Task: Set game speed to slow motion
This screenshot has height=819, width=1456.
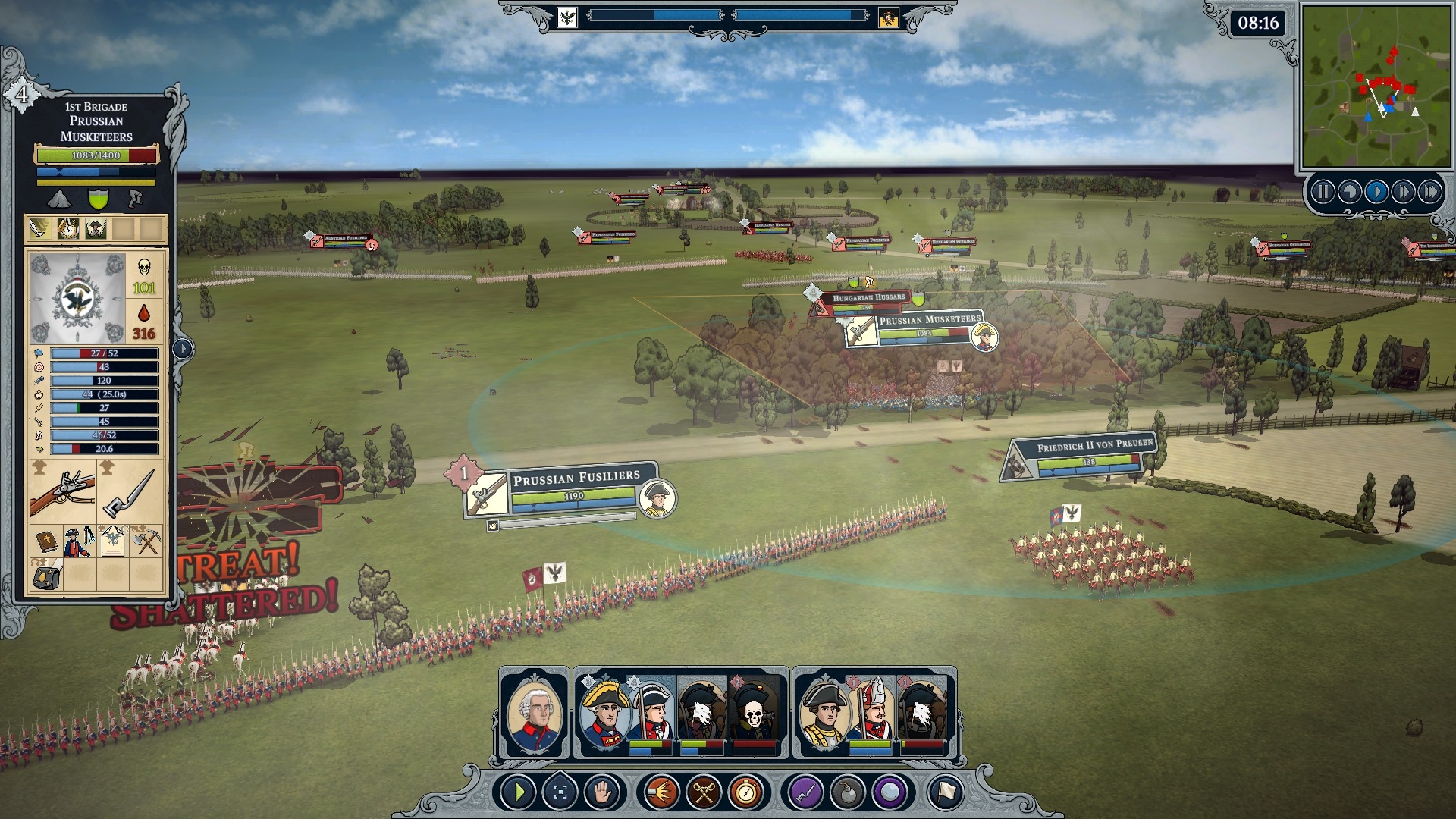Action: coord(1349,192)
